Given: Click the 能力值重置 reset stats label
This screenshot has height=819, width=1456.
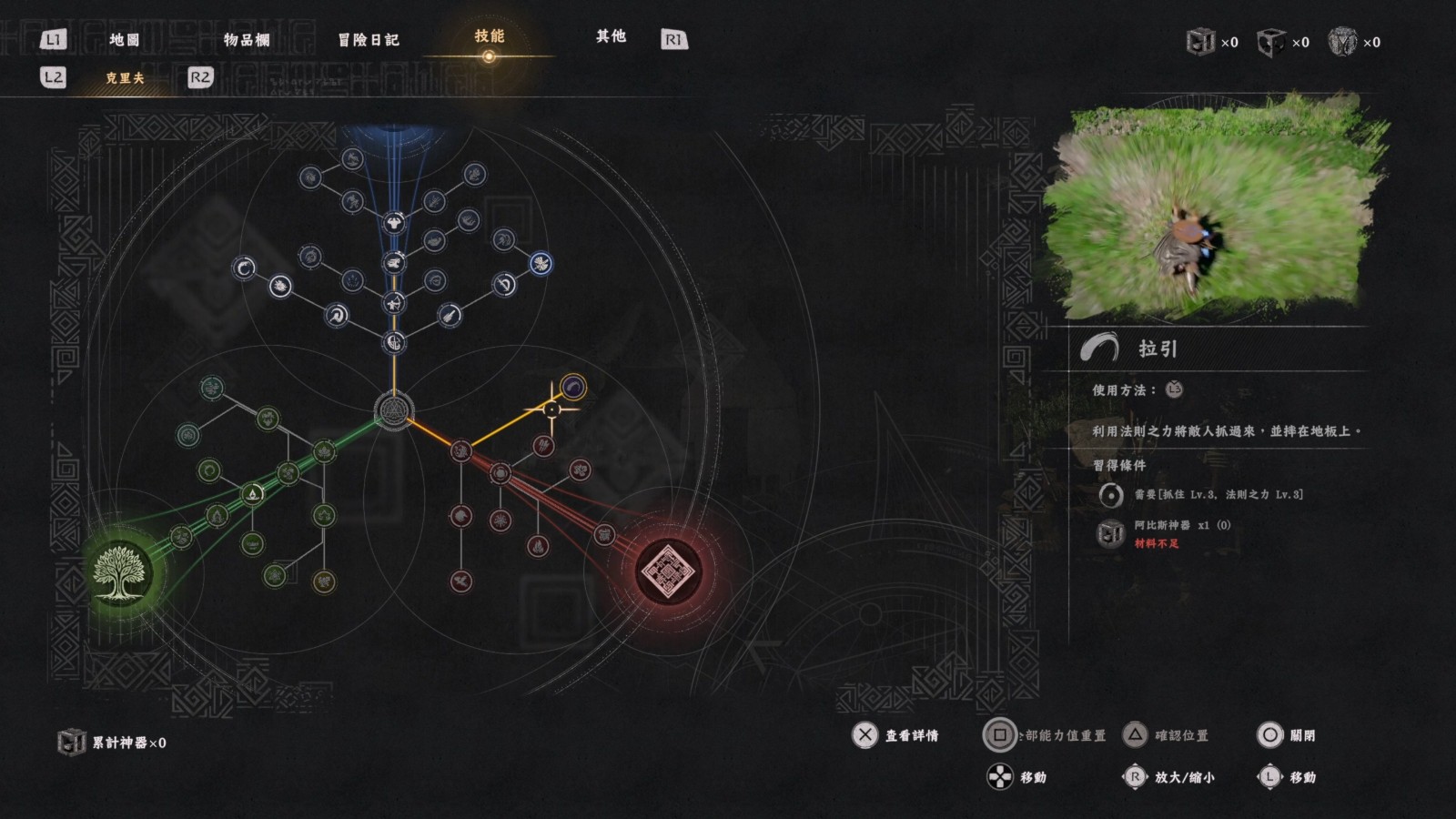Looking at the screenshot, I should [1065, 735].
